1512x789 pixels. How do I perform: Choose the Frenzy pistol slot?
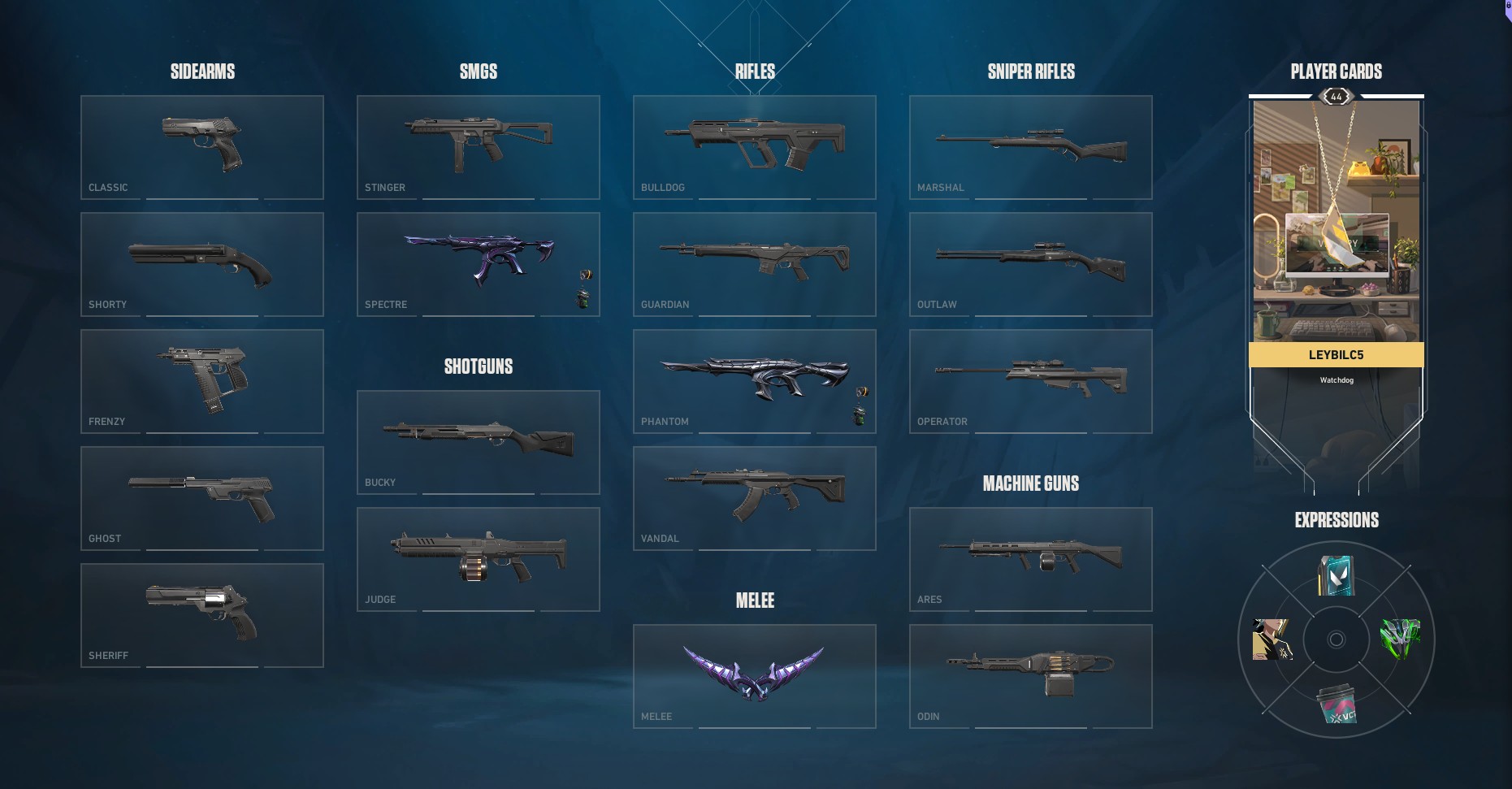click(201, 381)
